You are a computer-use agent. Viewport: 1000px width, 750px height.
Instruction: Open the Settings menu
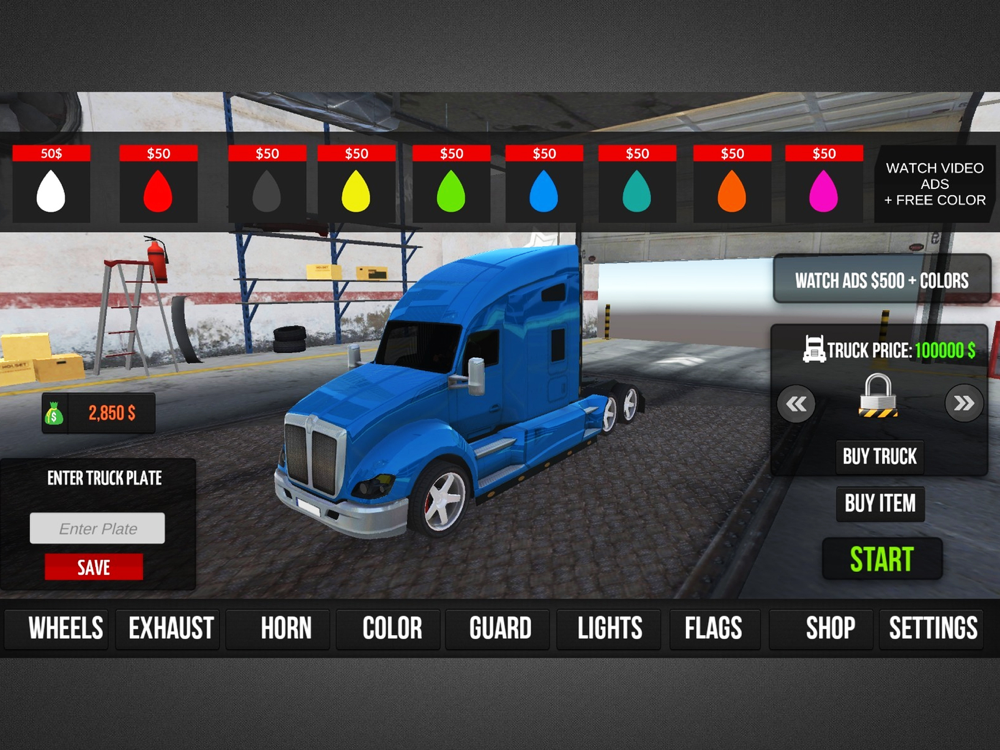(933, 628)
